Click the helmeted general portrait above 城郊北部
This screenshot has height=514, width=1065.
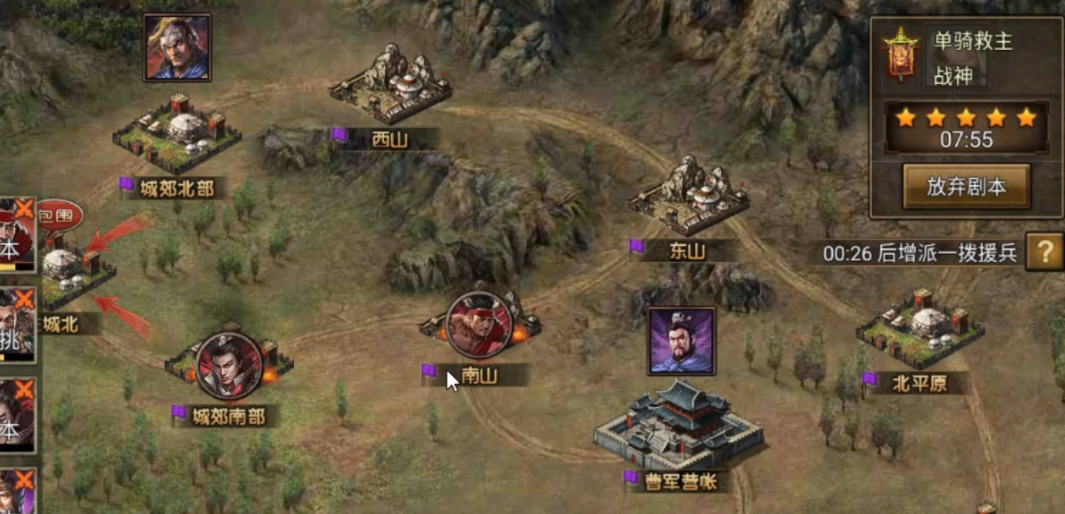(x=177, y=47)
